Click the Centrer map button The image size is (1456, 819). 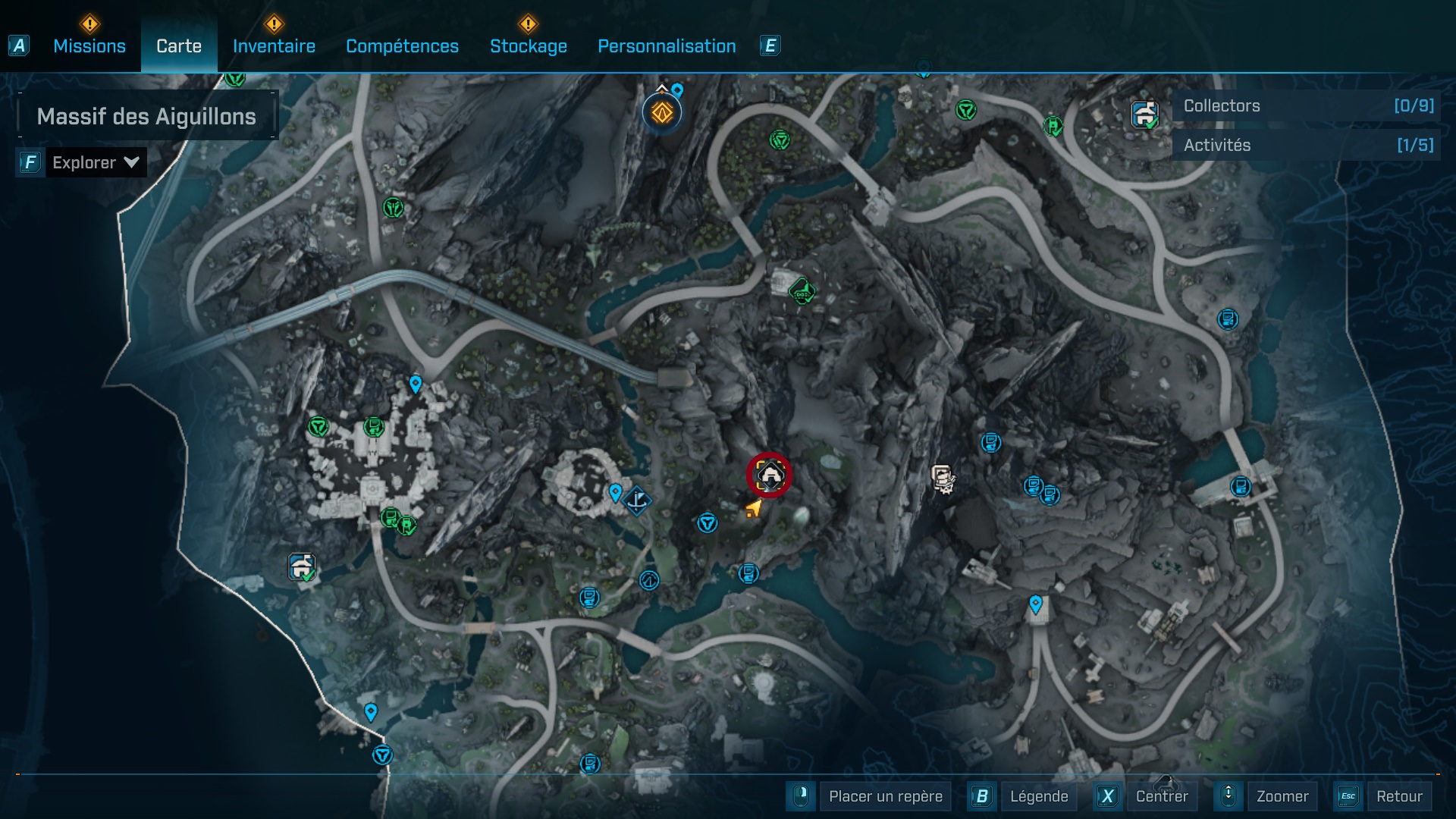[1161, 796]
